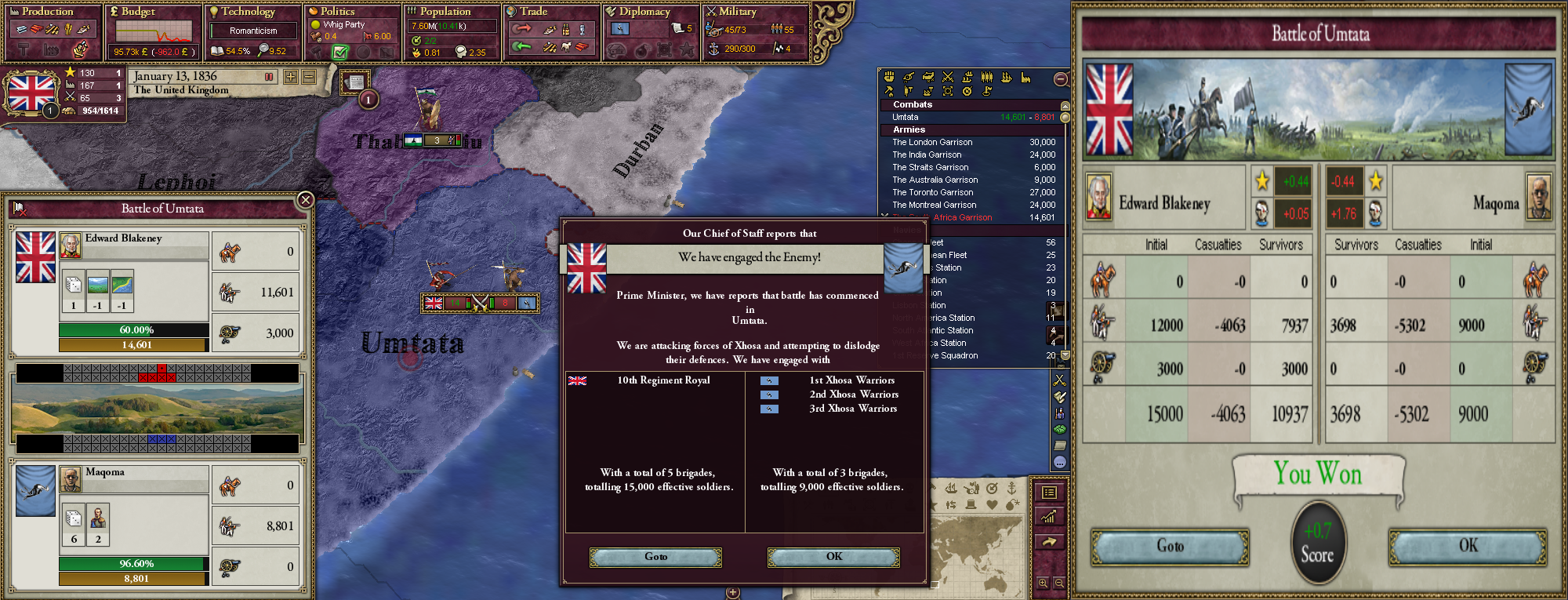Click the goto arrow button on sidebar
The width and height of the screenshot is (1568, 600).
1051,543
